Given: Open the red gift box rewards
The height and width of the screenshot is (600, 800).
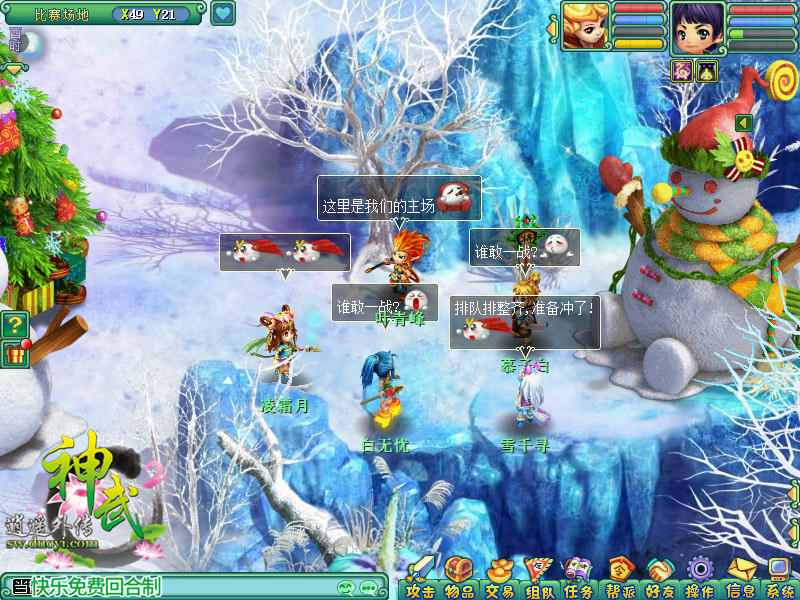Looking at the screenshot, I should (x=15, y=353).
